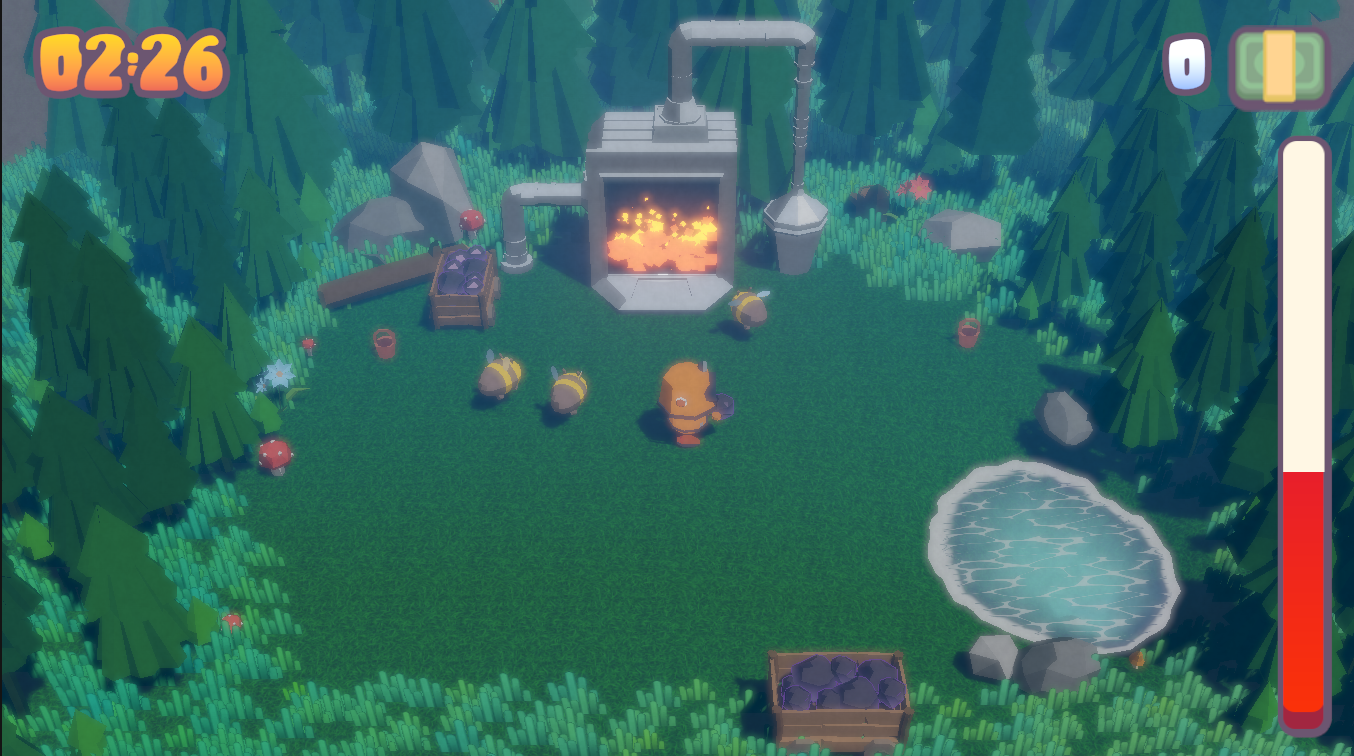Click the red flower near the top right

pyautogui.click(x=919, y=189)
